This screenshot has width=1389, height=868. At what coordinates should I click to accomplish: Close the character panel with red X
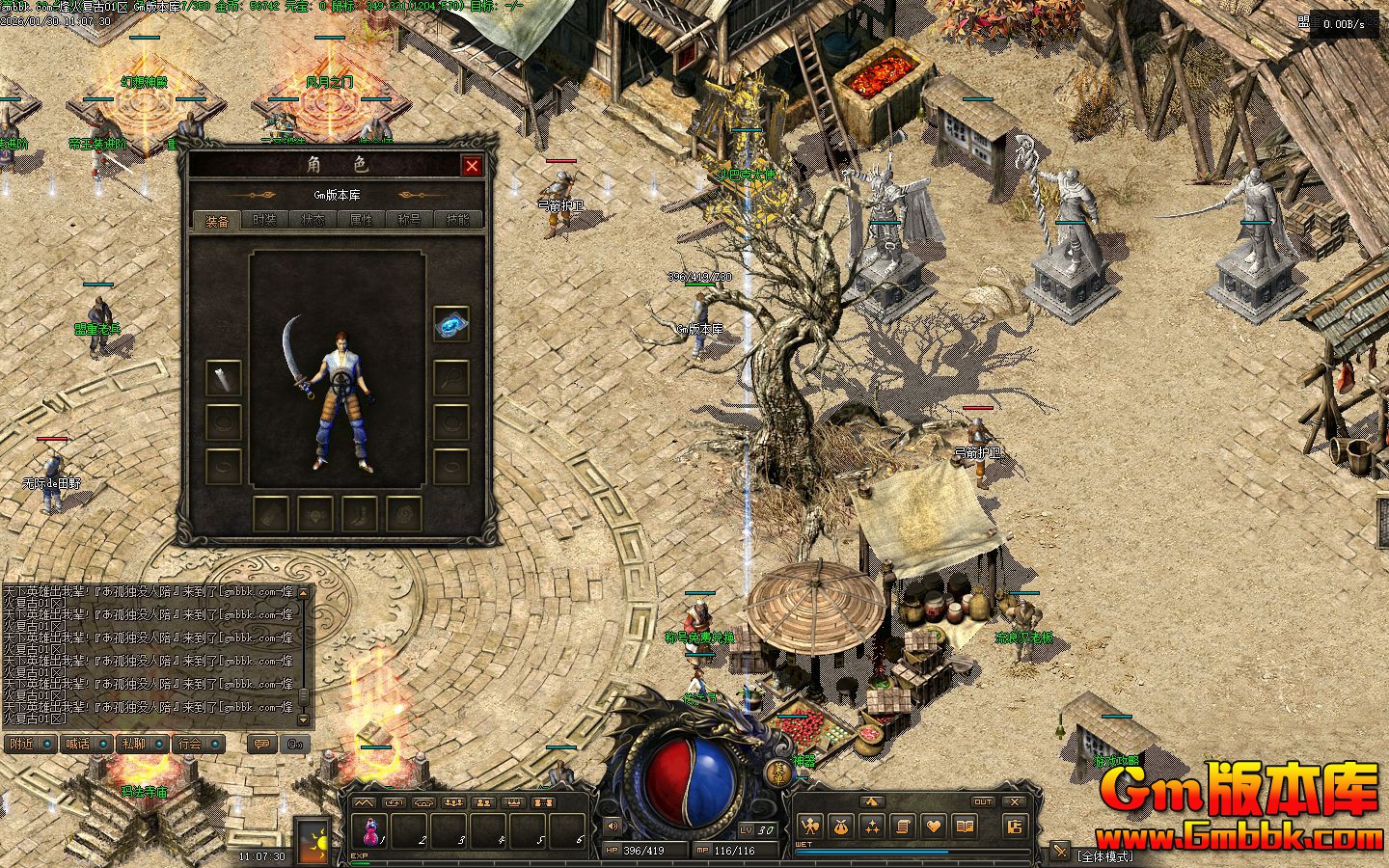point(472,166)
